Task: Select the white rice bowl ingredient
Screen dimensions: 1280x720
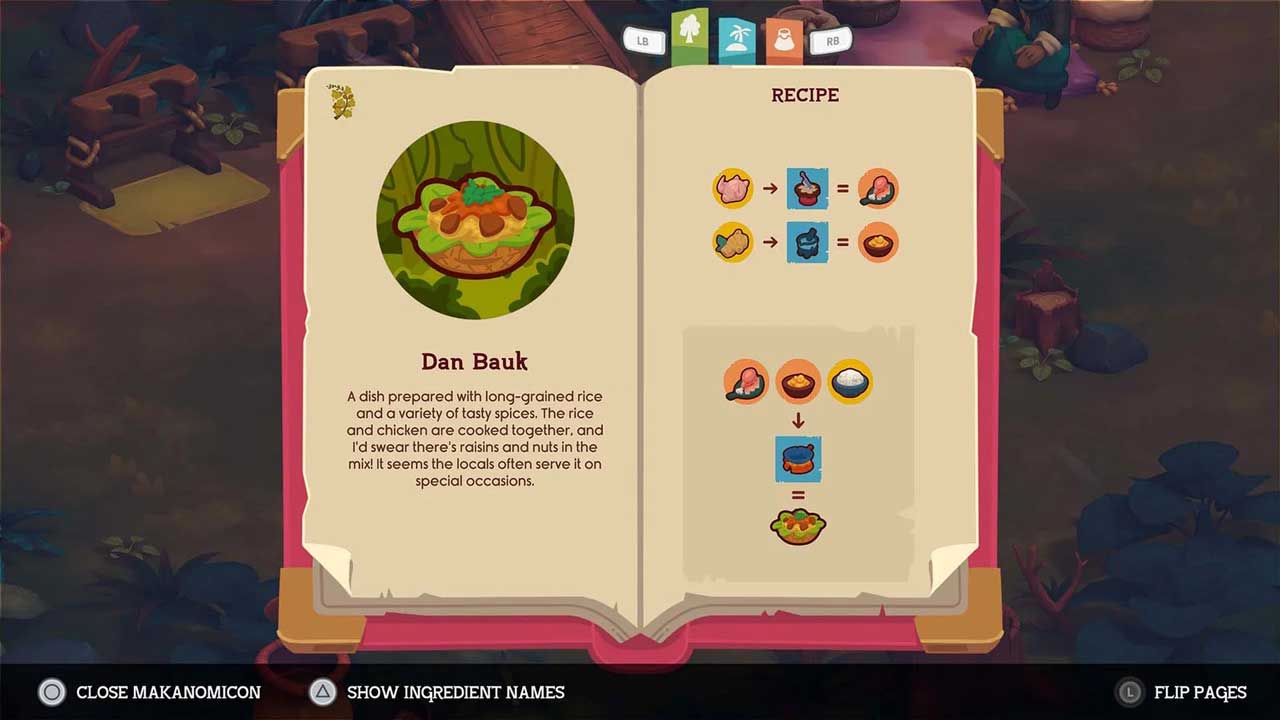Action: pyautogui.click(x=850, y=381)
